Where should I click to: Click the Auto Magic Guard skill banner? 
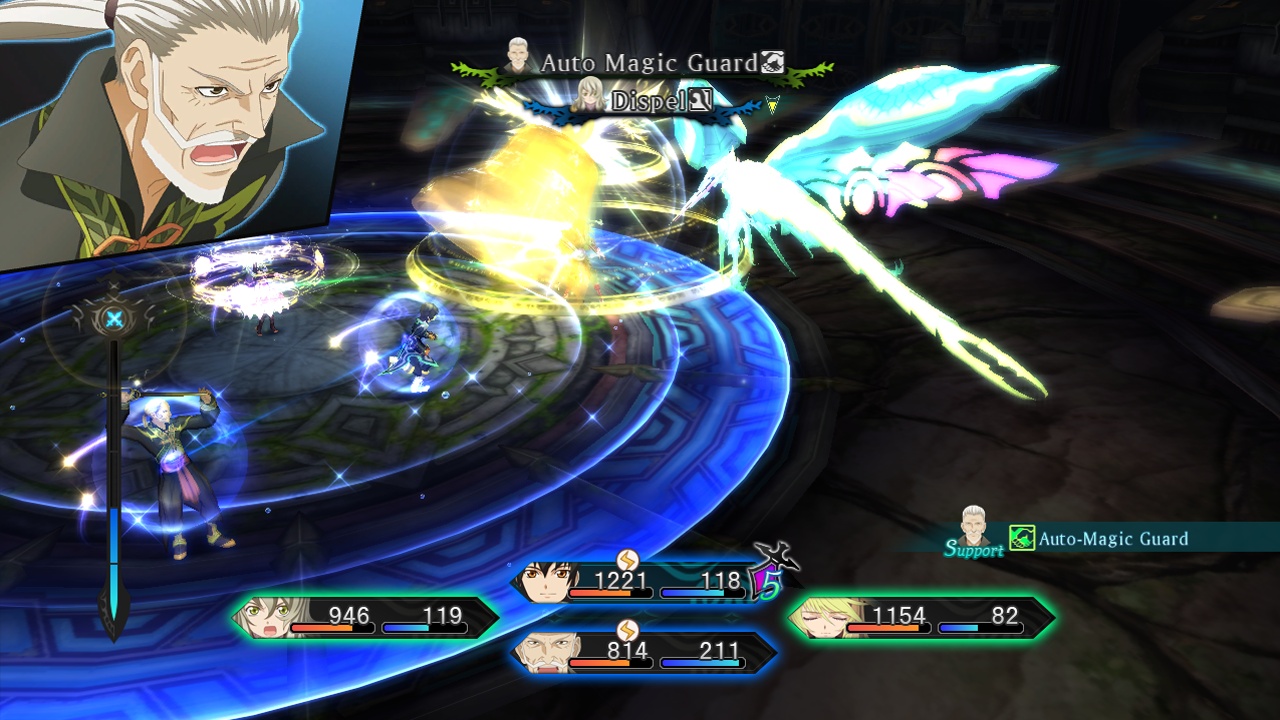click(644, 64)
